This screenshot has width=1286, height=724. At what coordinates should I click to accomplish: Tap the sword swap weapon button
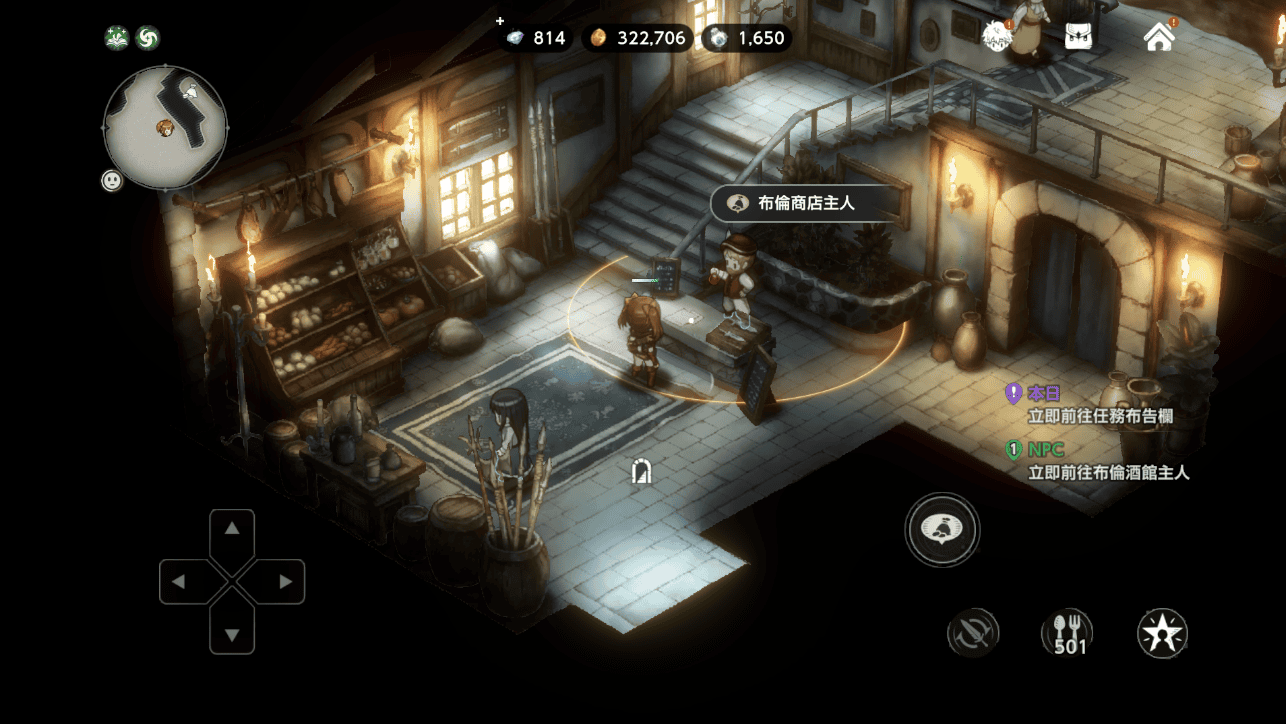click(x=973, y=633)
